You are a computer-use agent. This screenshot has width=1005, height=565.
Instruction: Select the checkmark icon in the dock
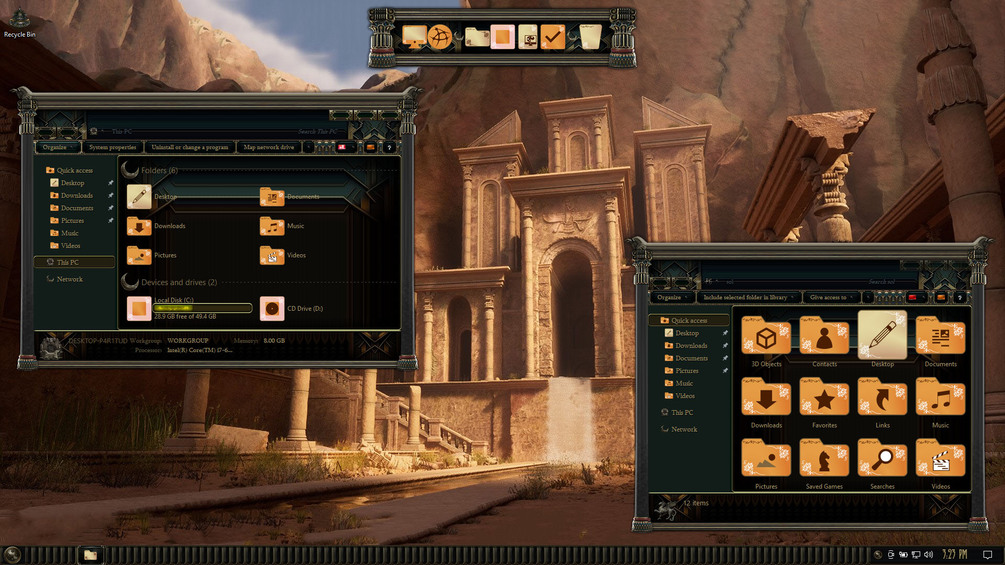554,37
